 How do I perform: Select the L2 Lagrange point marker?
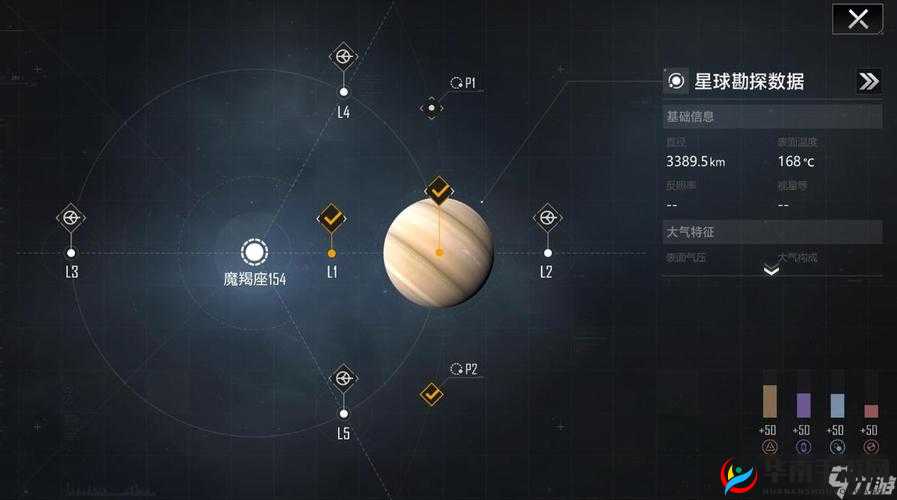pos(546,217)
